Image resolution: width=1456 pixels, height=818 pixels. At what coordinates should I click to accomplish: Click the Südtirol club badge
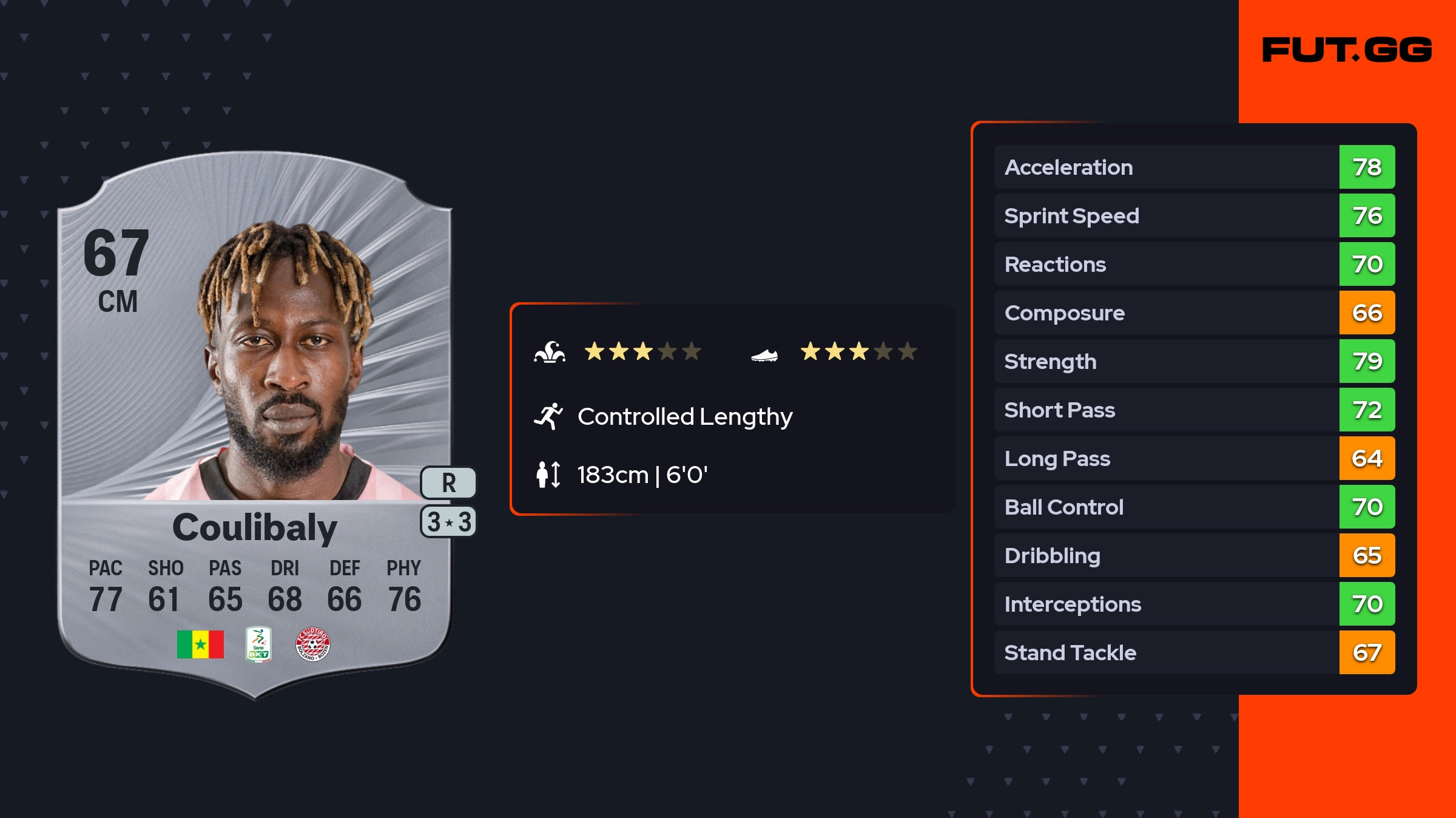[x=312, y=644]
